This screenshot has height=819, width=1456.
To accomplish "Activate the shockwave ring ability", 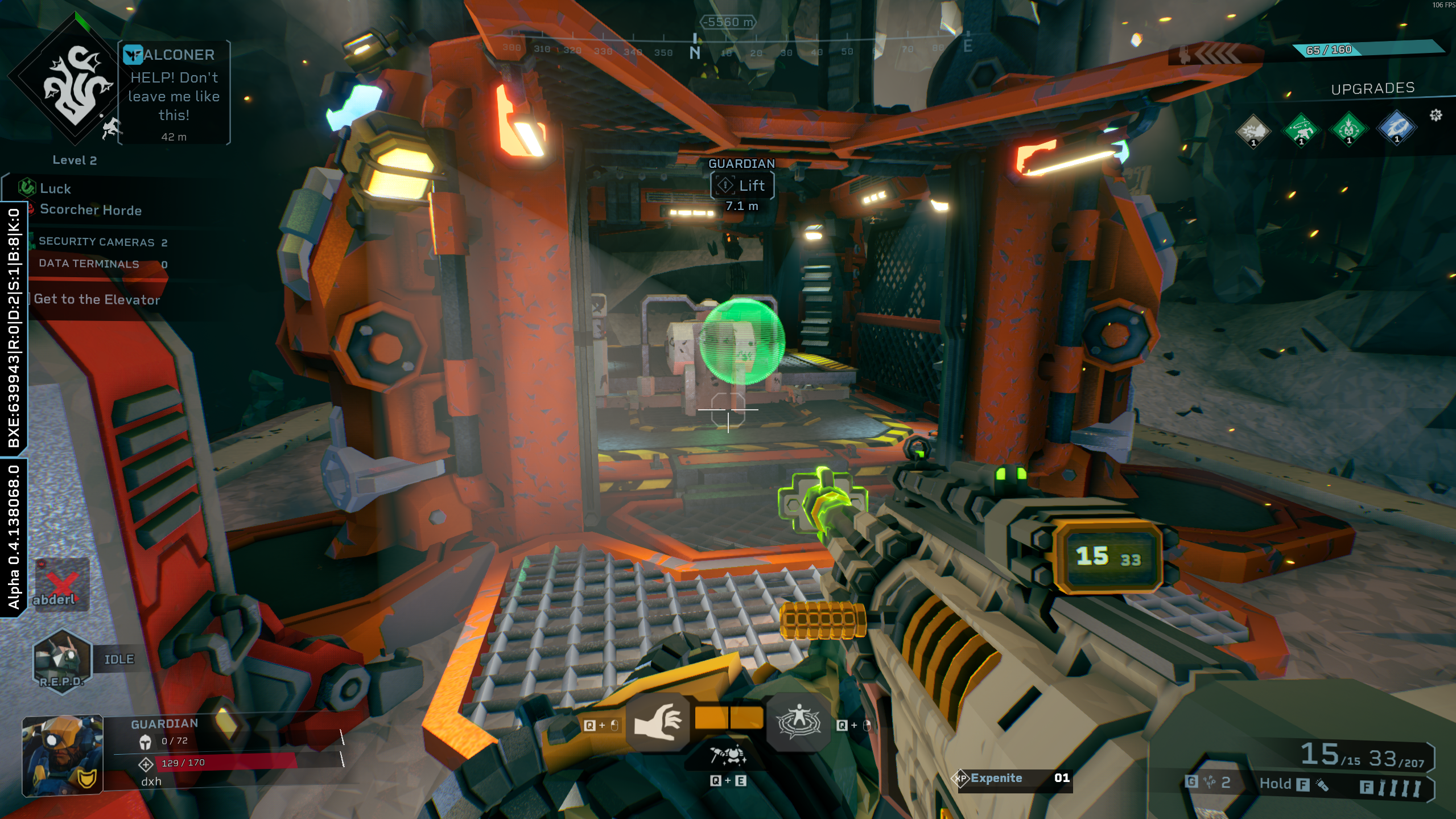I will (x=798, y=722).
